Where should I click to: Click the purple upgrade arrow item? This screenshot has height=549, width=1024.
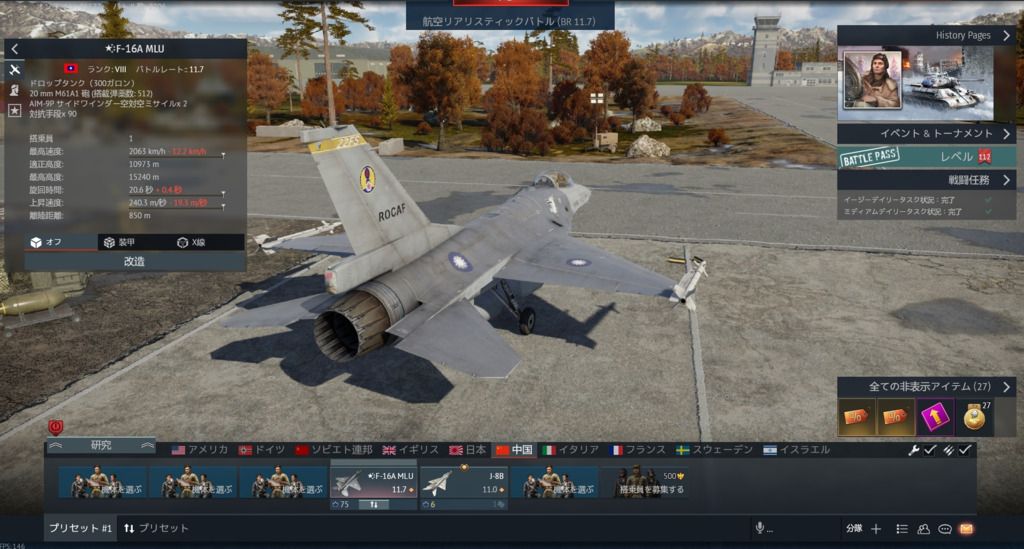point(936,416)
